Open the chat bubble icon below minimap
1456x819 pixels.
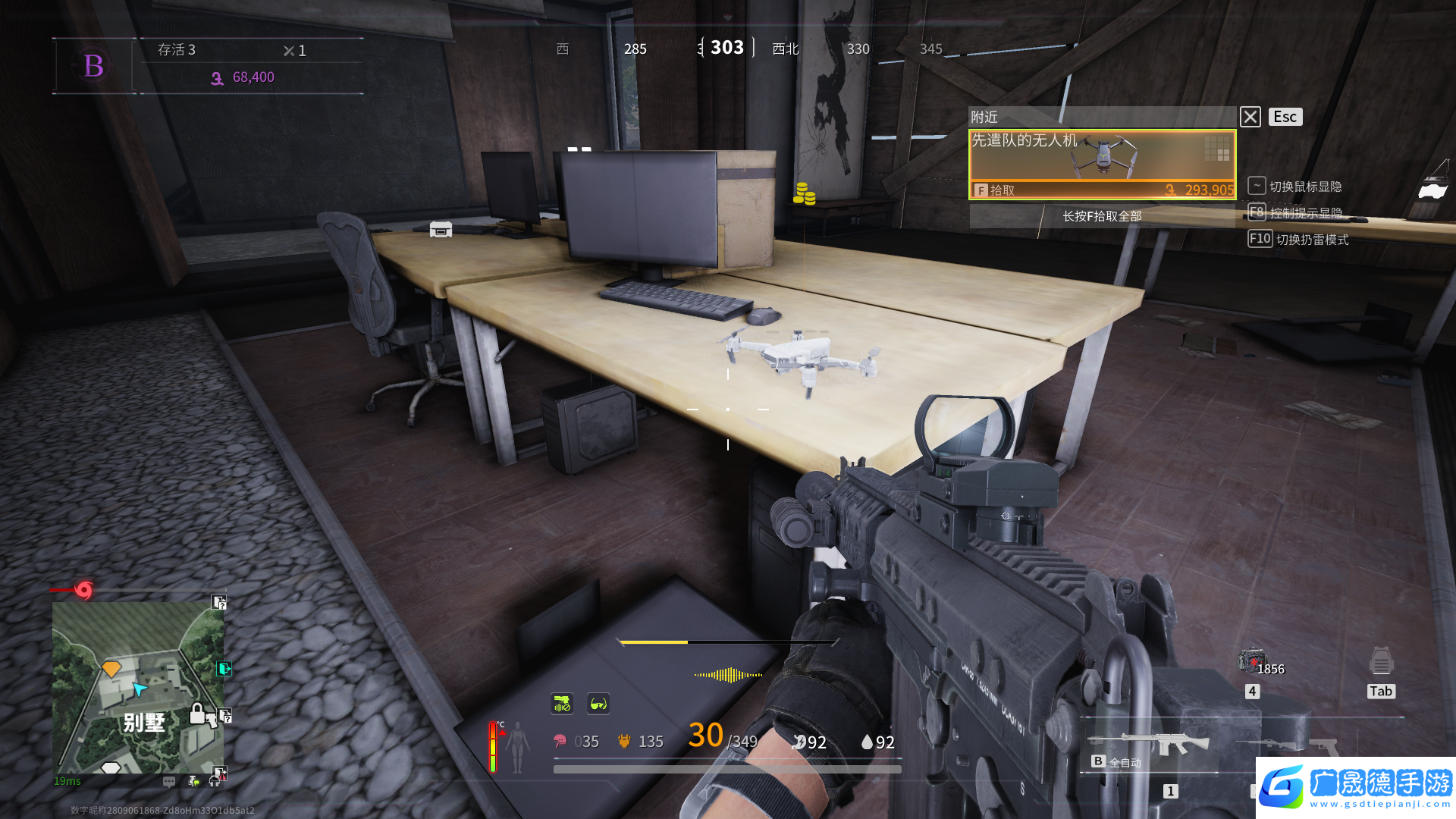tap(168, 781)
